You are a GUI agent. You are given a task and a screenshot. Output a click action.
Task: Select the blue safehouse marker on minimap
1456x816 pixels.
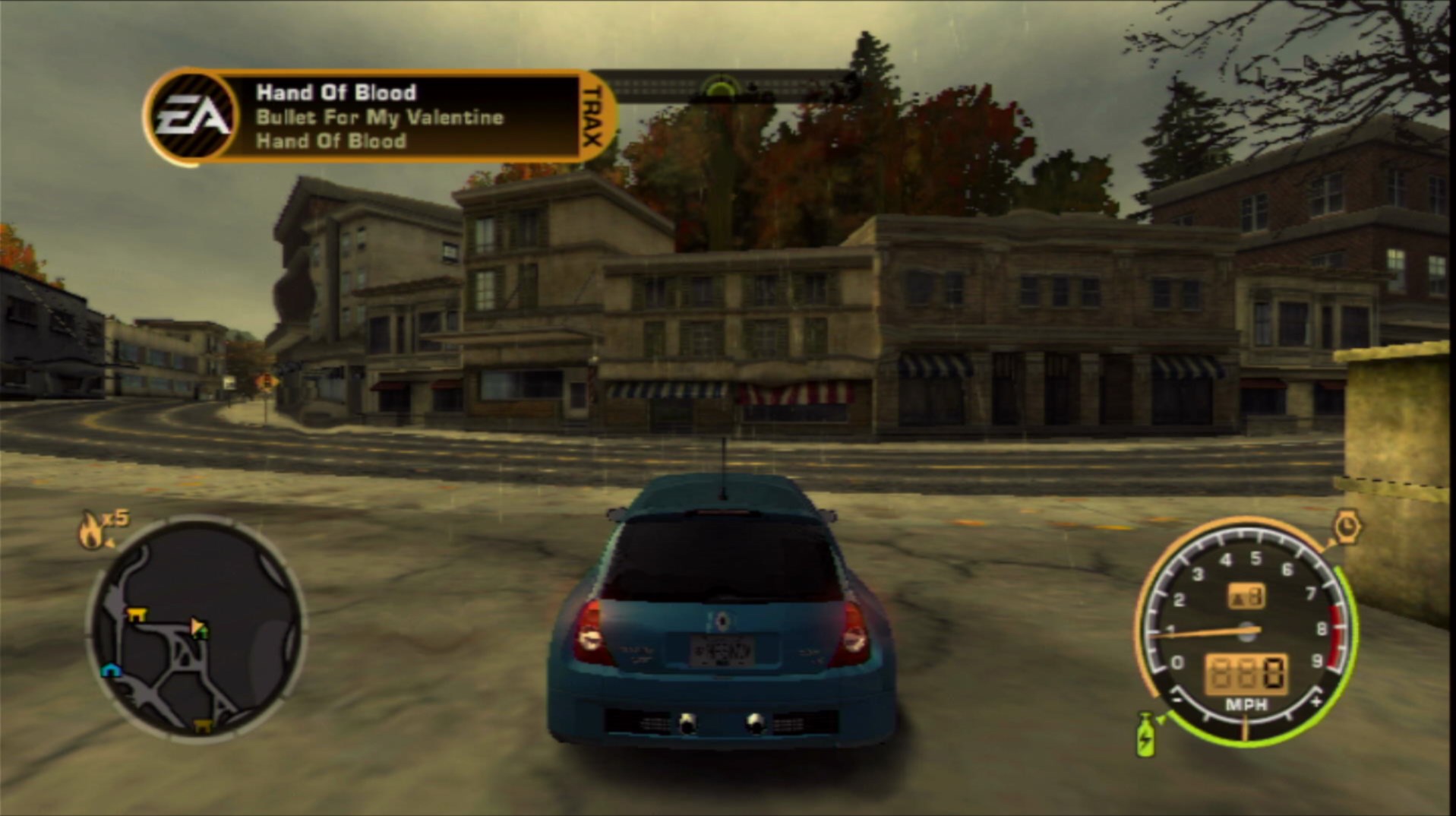tap(111, 670)
